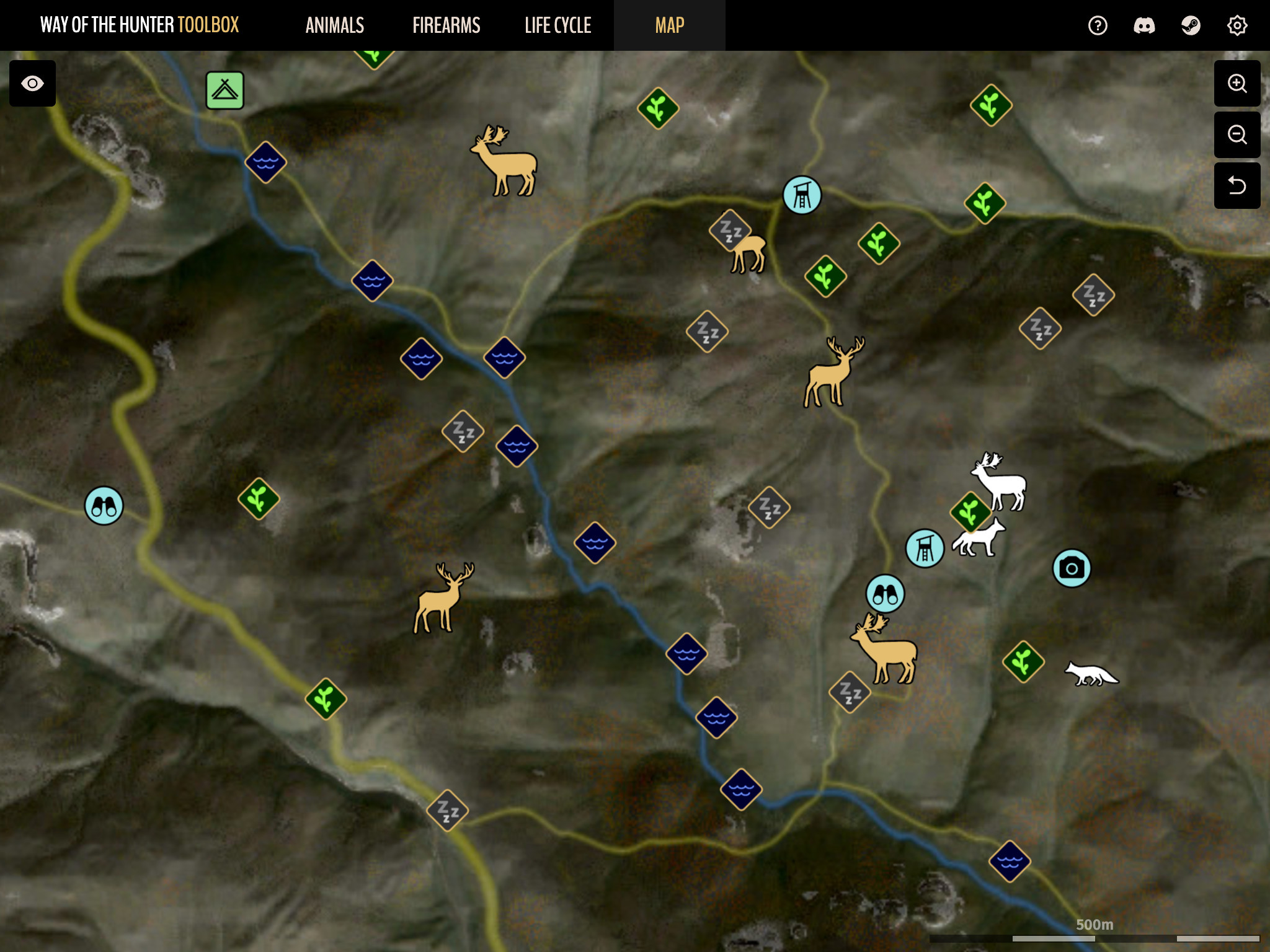Viewport: 1270px width, 952px height.
Task: Click the Map tab
Action: click(x=670, y=25)
